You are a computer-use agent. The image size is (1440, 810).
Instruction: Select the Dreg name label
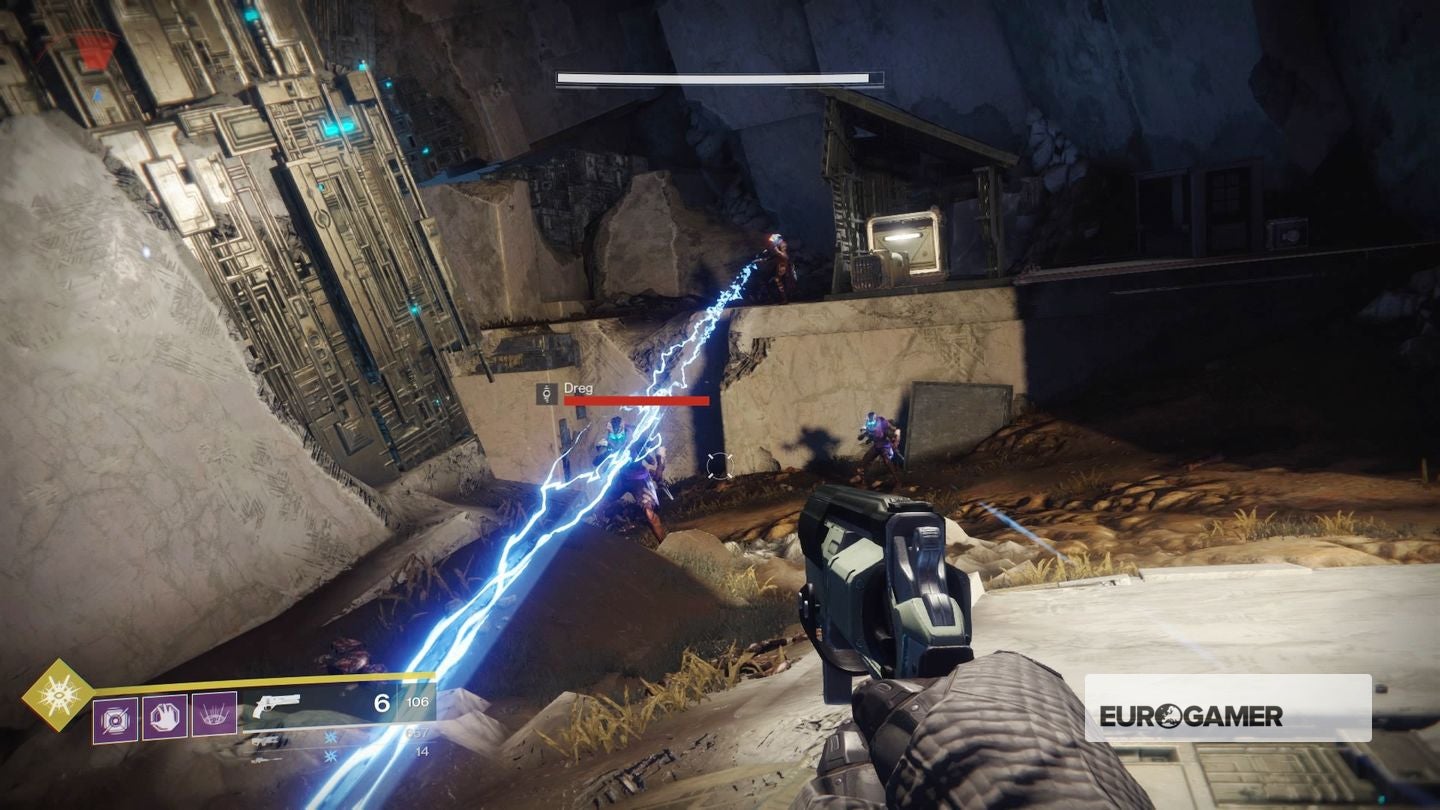pos(578,386)
